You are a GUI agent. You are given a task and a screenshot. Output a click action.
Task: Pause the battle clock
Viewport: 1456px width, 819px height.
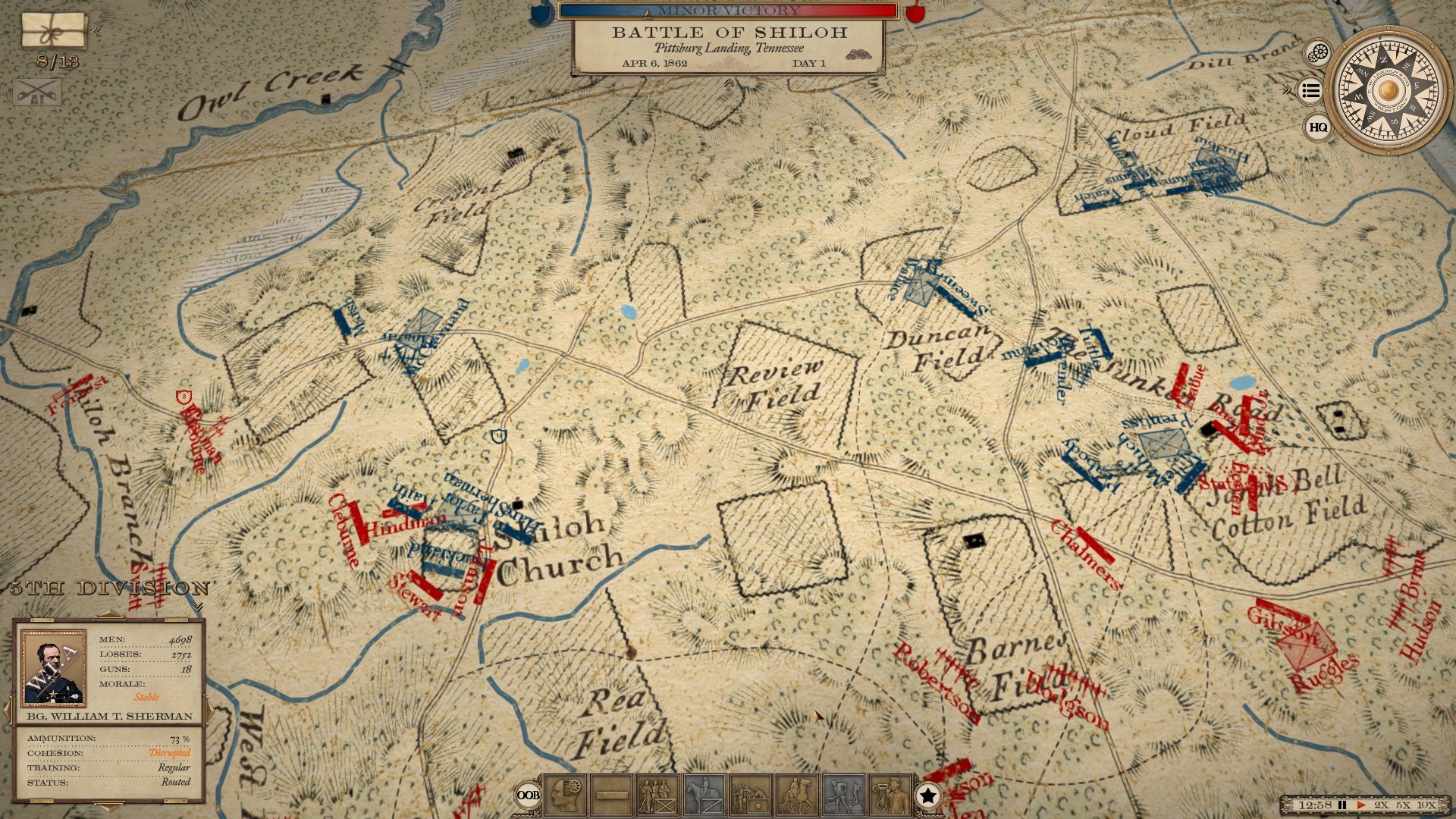1342,805
